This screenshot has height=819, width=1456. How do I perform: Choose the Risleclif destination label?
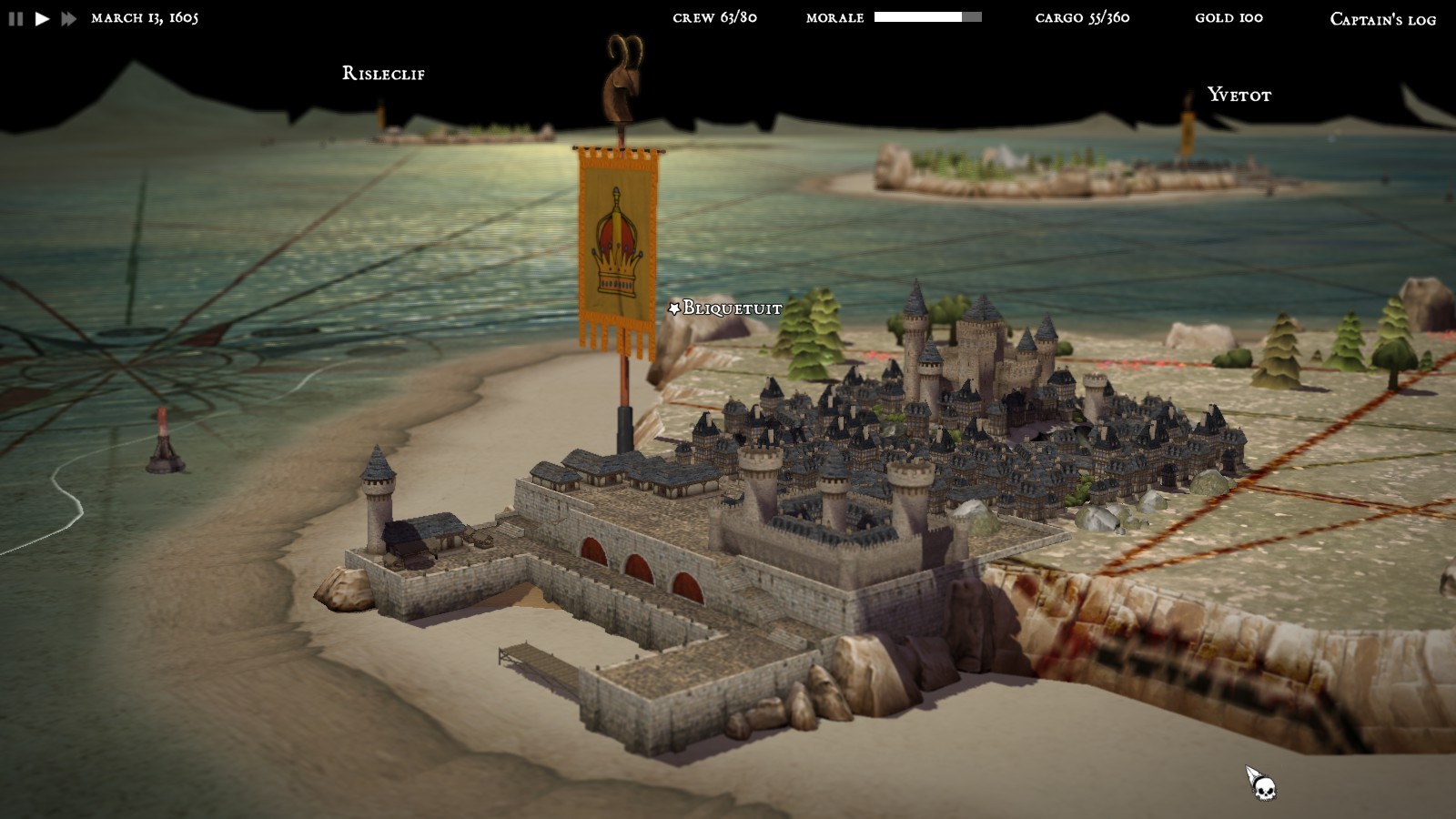point(383,74)
